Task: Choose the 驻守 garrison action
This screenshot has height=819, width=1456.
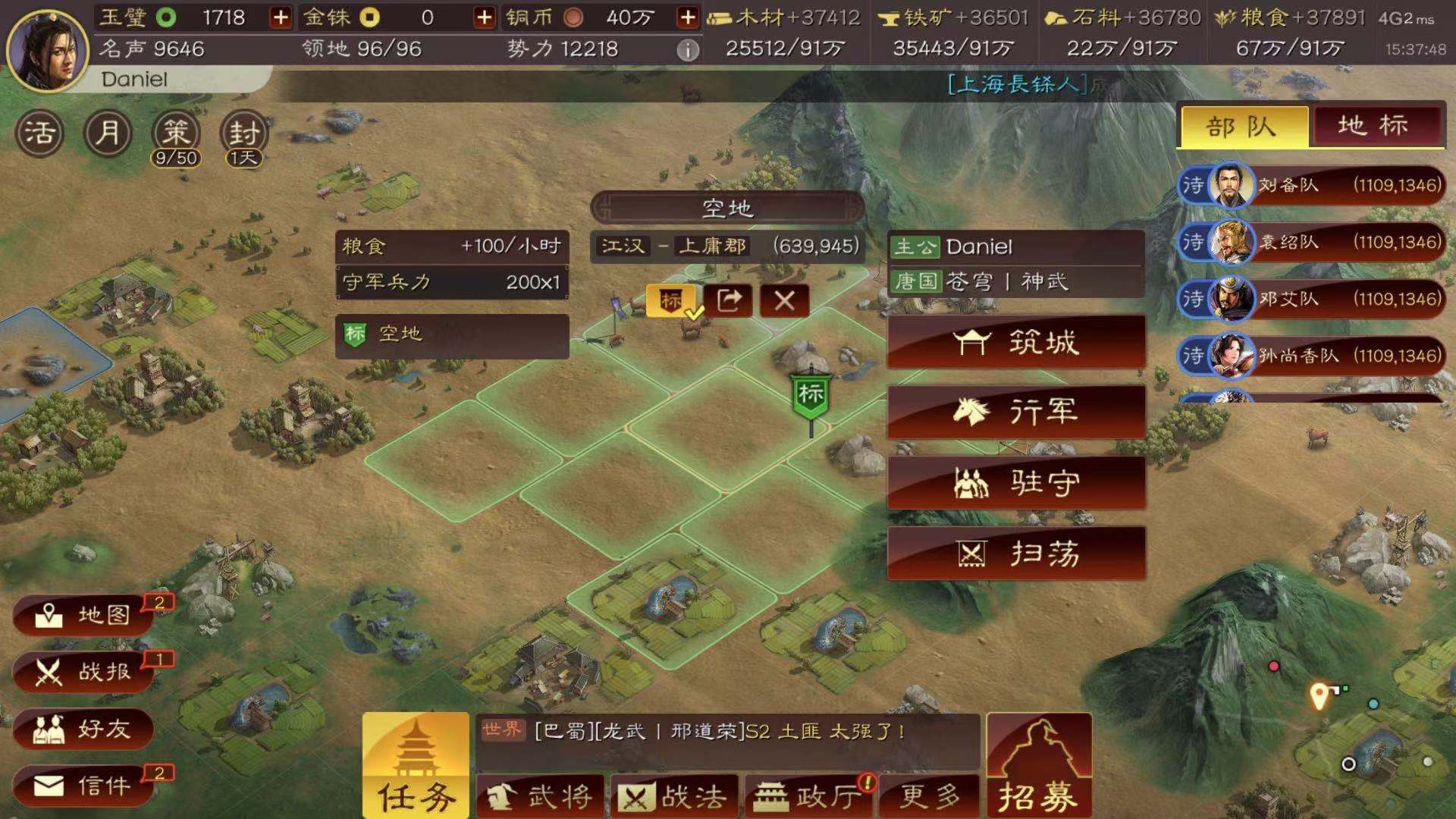Action: (x=1016, y=483)
